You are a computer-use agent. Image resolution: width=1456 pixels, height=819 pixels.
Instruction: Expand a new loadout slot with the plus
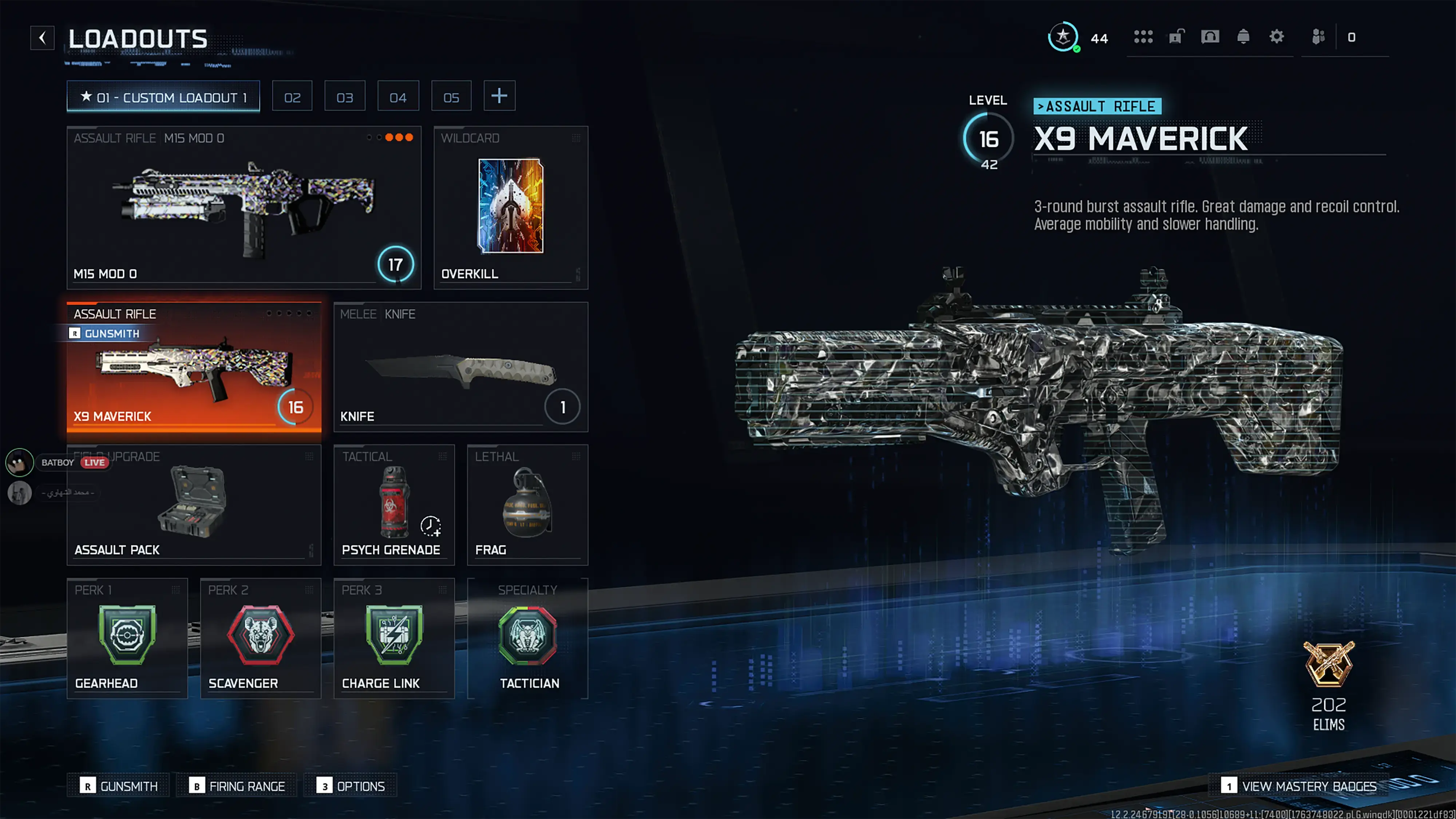coord(499,95)
